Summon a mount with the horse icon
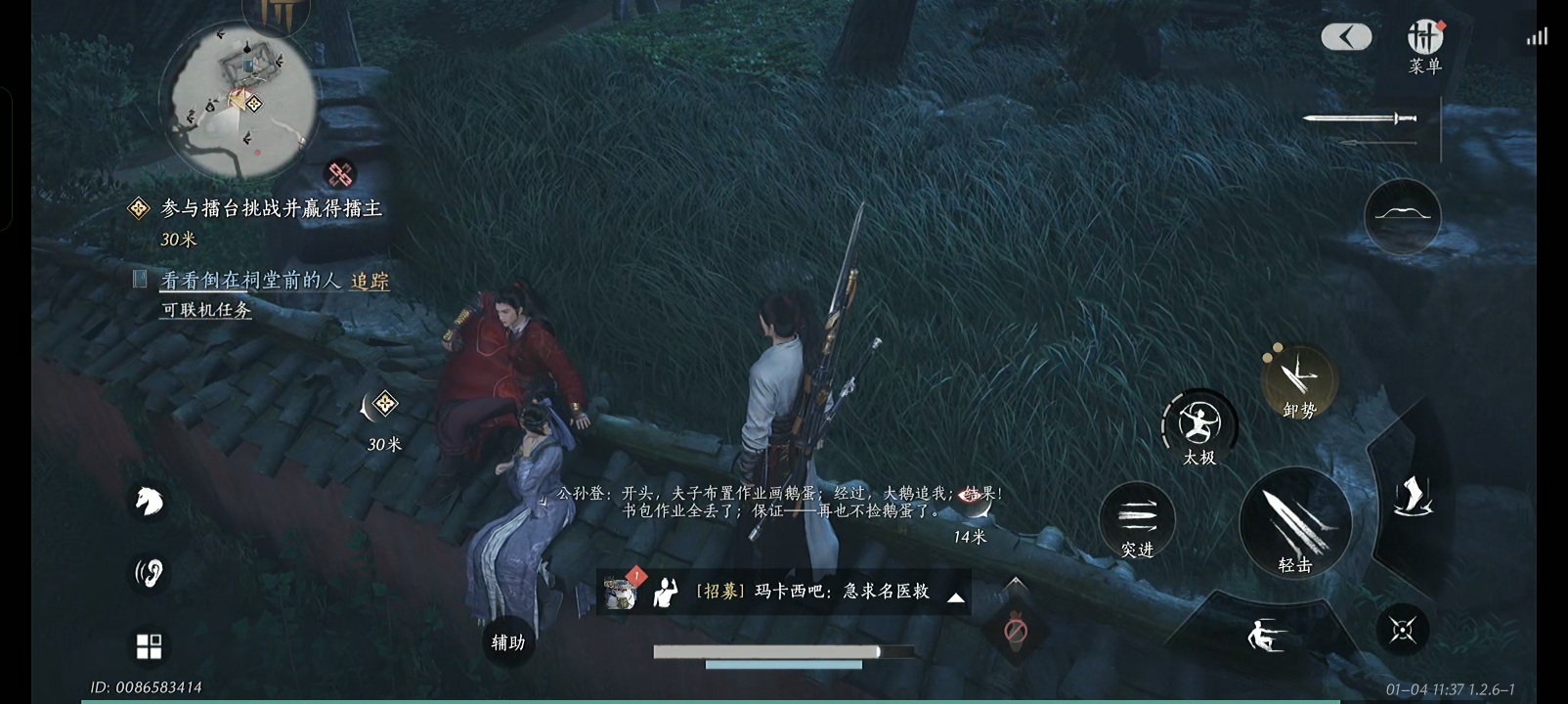The image size is (1568, 704). [149, 503]
